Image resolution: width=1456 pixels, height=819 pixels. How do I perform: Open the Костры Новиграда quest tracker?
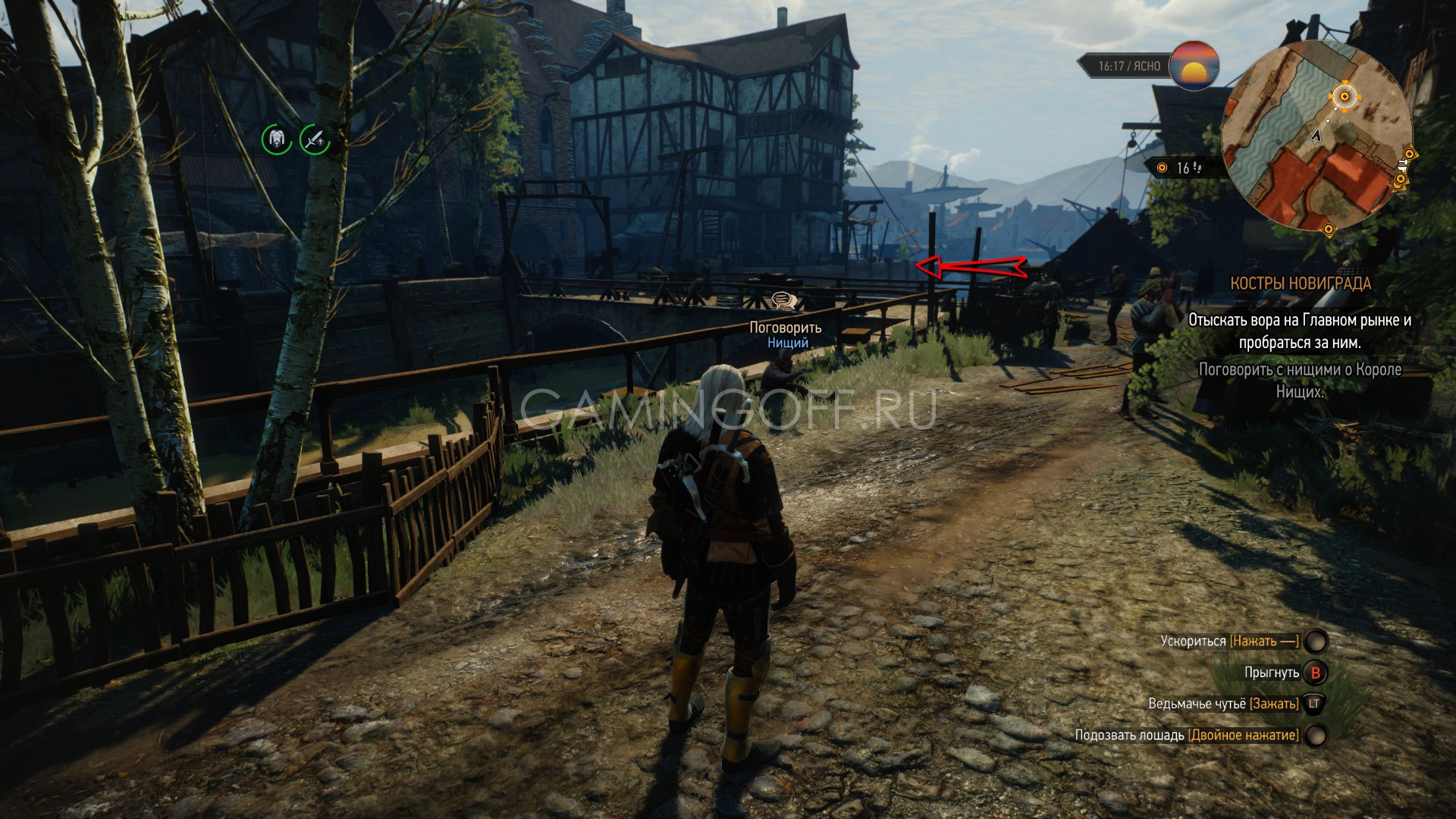tap(1300, 284)
